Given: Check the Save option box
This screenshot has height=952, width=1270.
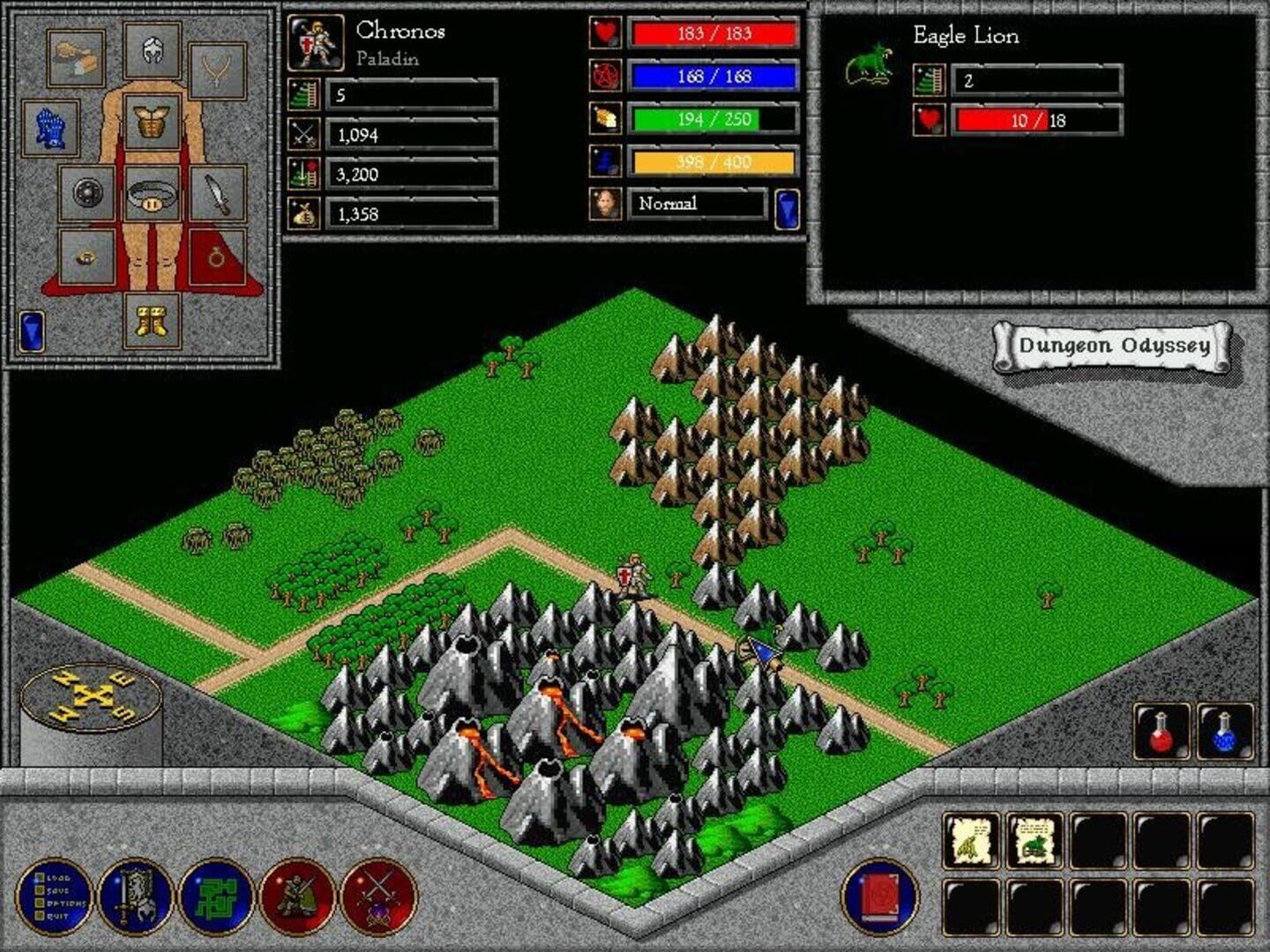Looking at the screenshot, I should 39,891.
